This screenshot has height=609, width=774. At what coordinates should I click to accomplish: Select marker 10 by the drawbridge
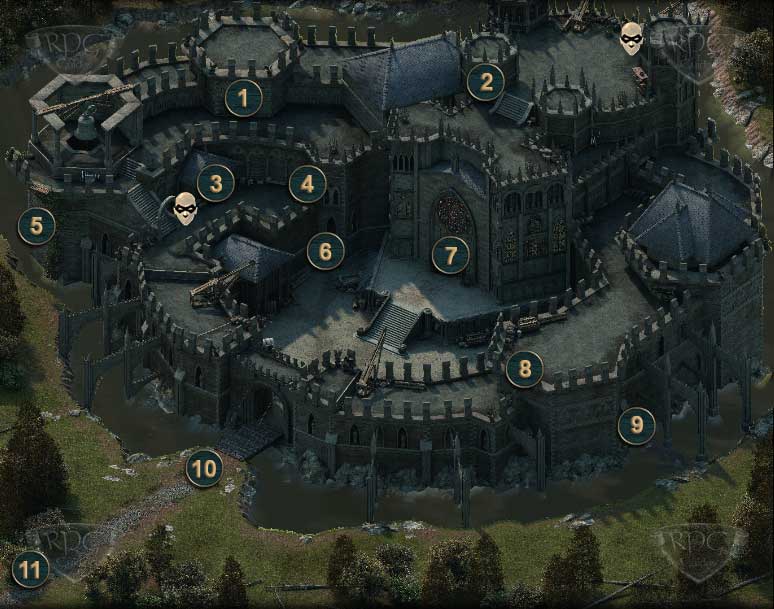point(205,467)
